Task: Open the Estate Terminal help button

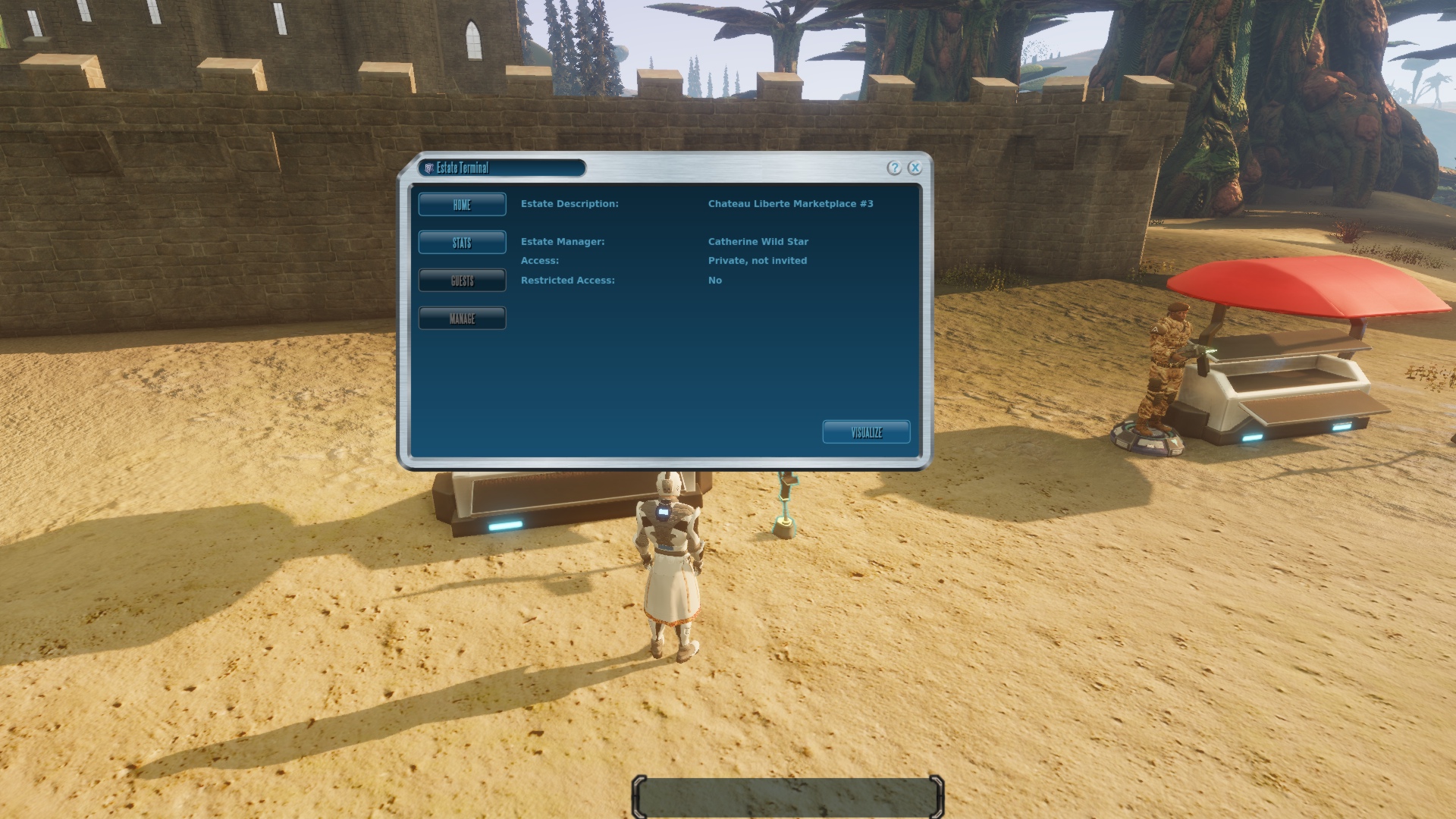Action: 895,168
